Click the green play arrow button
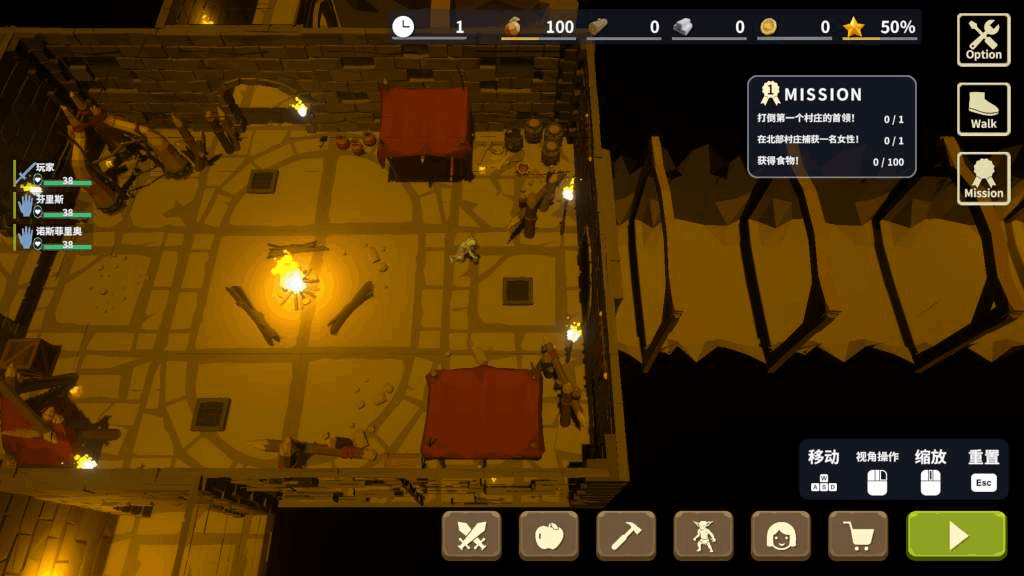1024x576 pixels. (x=956, y=536)
